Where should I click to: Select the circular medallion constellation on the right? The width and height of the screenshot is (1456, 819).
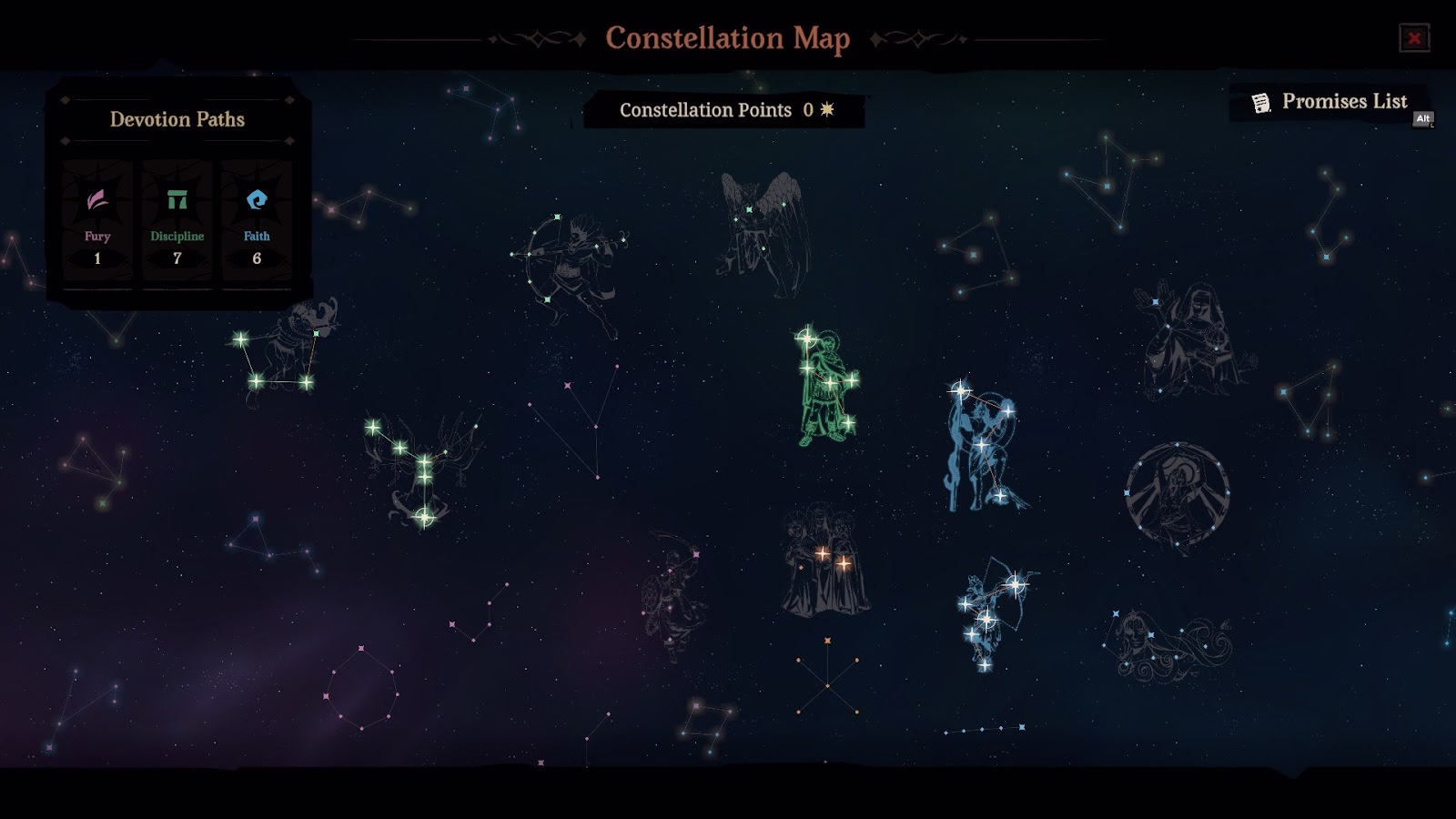(1178, 491)
